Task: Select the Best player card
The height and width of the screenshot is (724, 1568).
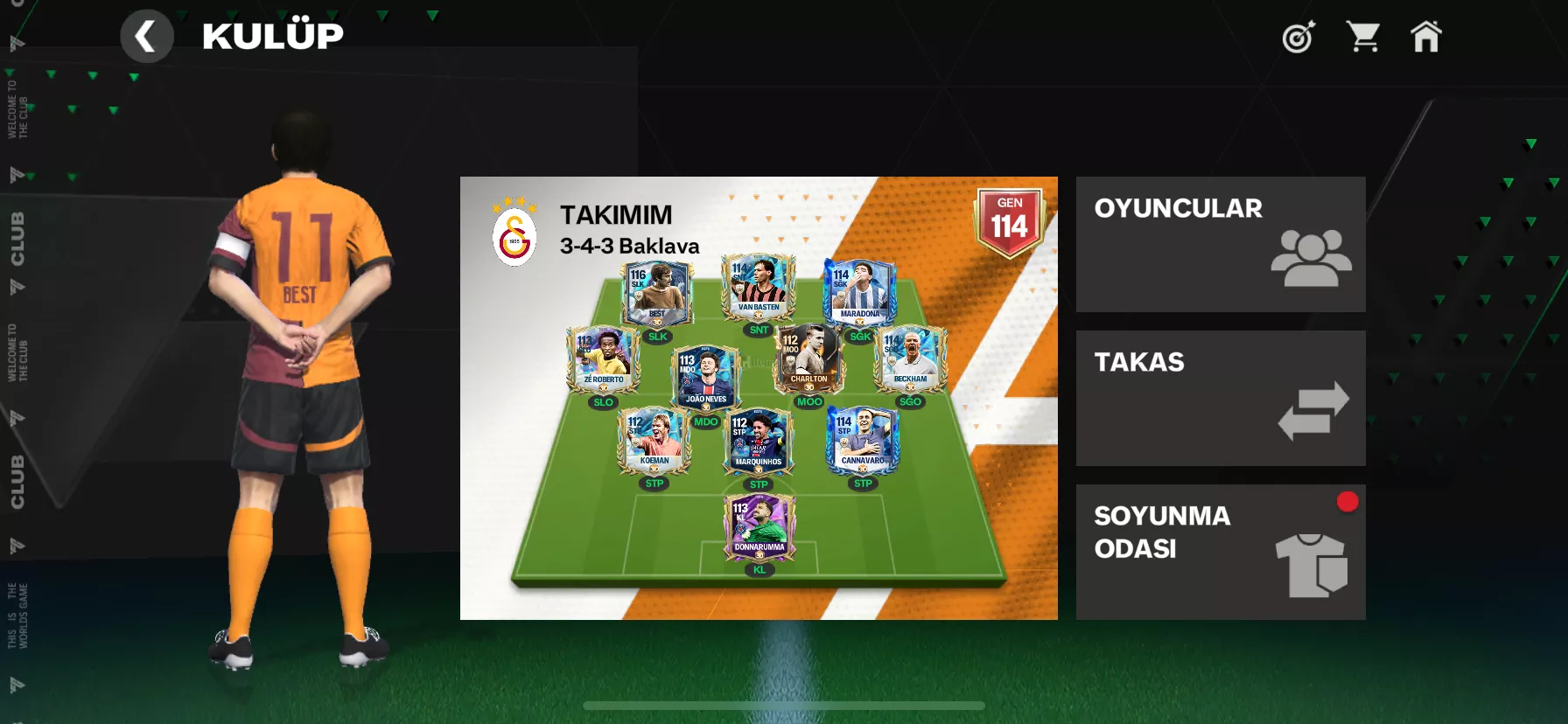Action: pos(656,294)
